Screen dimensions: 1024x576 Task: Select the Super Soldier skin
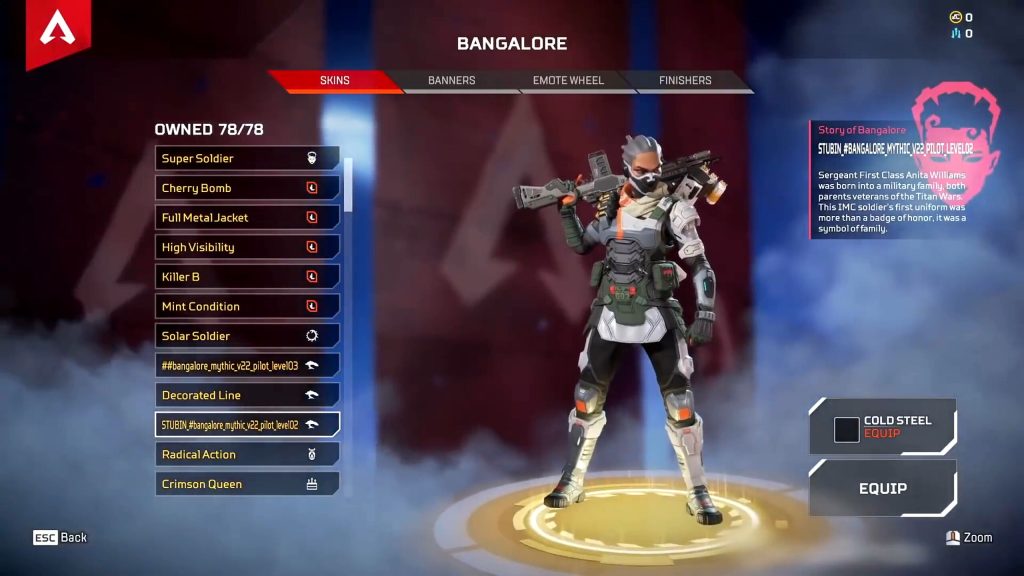click(247, 158)
